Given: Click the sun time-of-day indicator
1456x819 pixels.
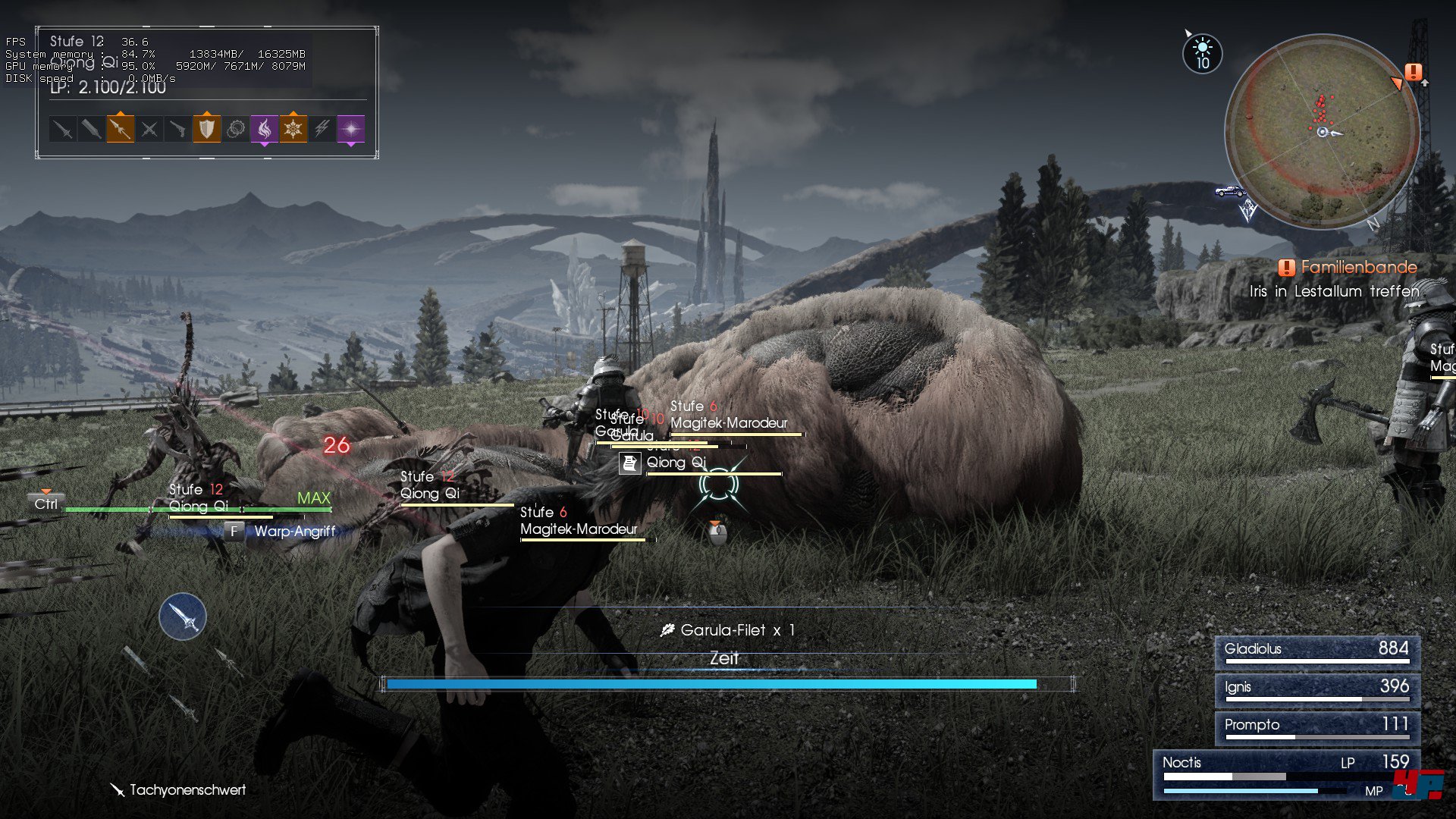Looking at the screenshot, I should (x=1202, y=54).
